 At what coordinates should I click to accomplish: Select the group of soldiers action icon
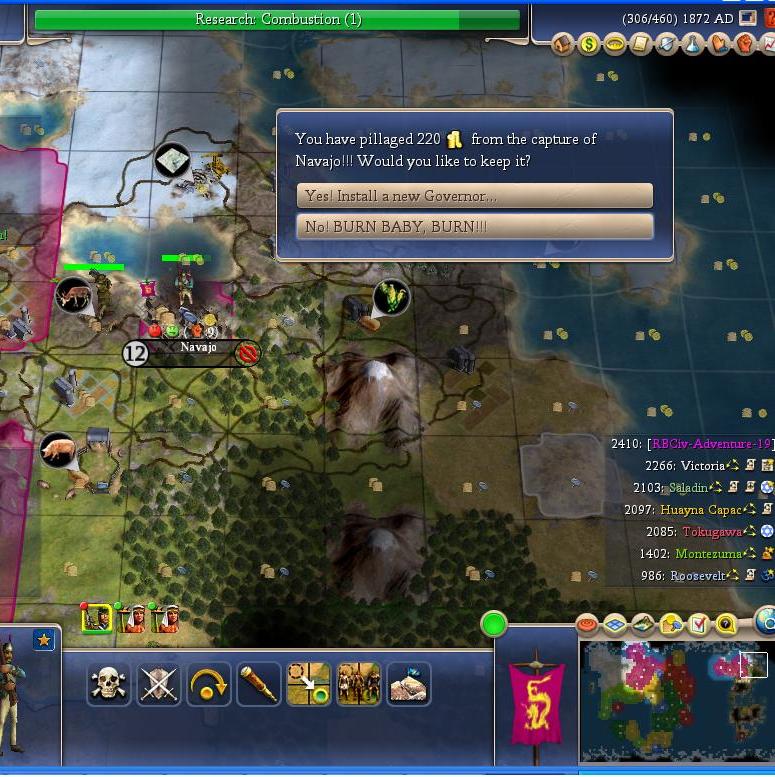(358, 684)
